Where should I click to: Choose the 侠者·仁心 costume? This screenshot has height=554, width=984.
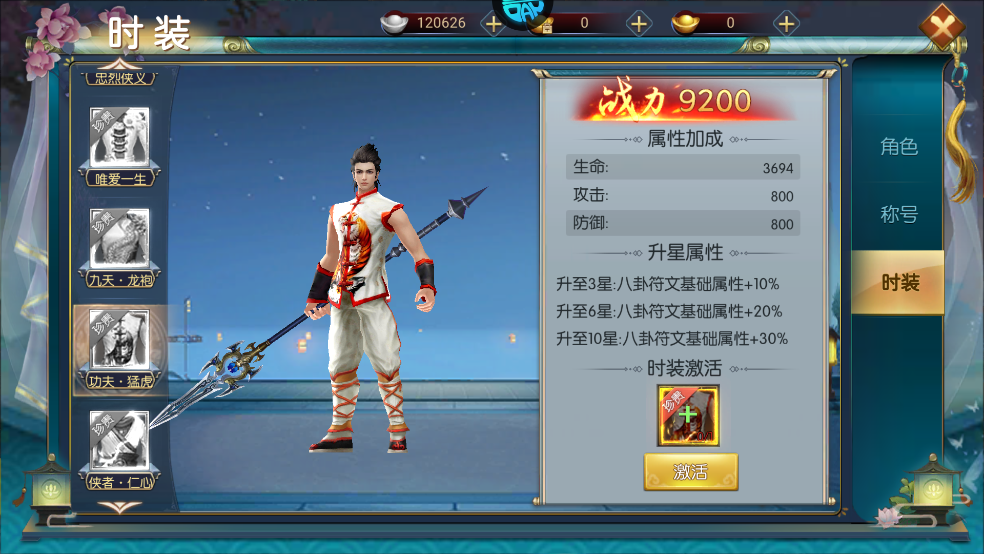pyautogui.click(x=120, y=447)
